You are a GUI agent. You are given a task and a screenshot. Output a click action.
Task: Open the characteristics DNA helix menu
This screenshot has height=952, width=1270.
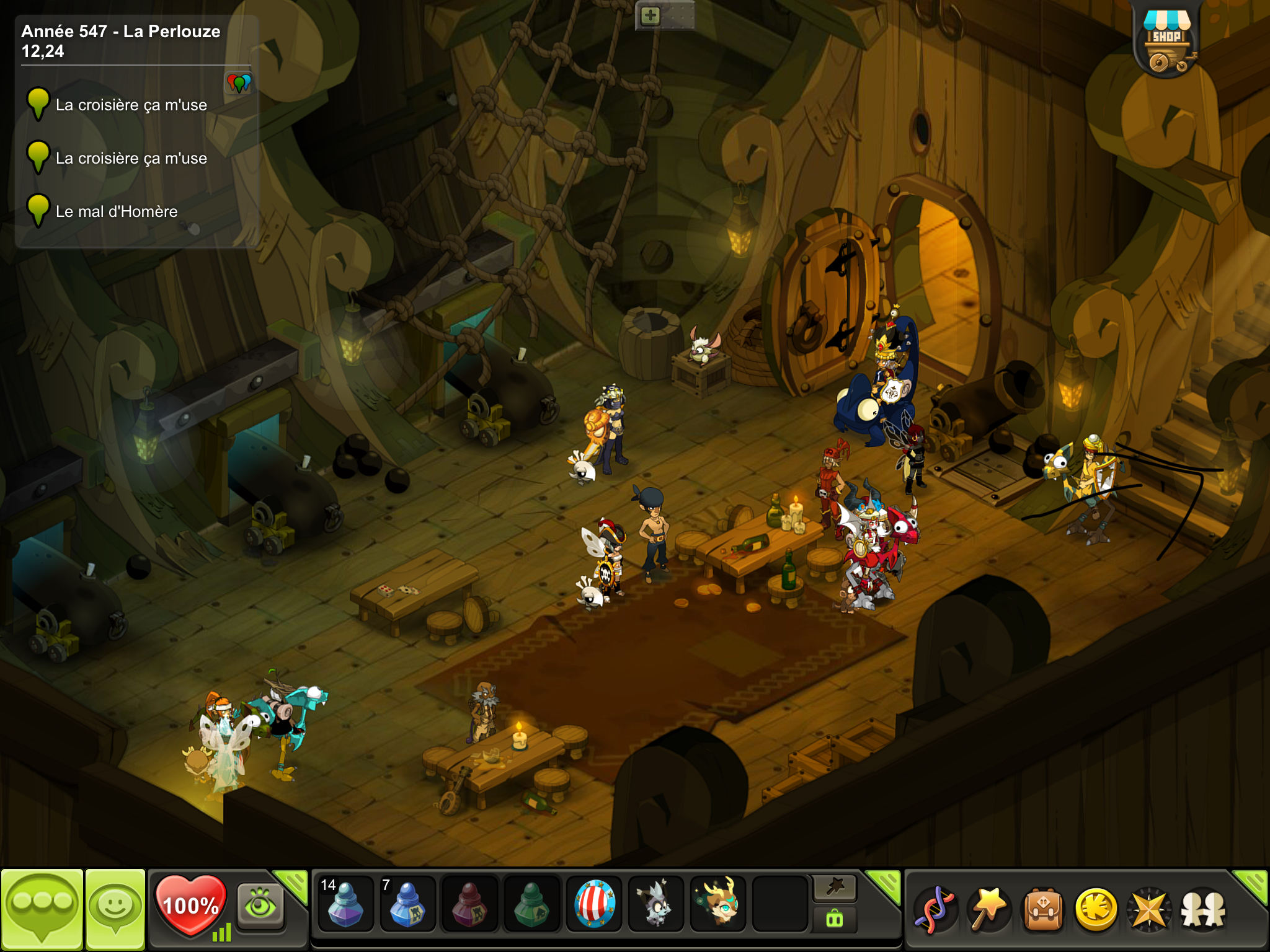(935, 910)
